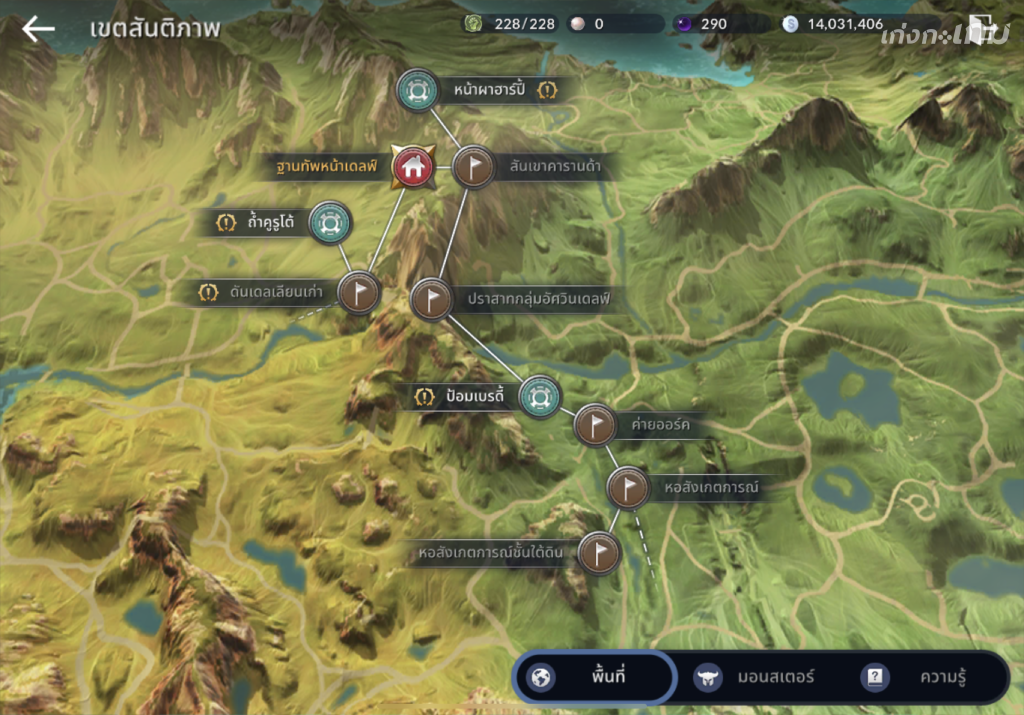Choose the หอสังเกตการณ์ชั้นใต้ดิน flag marker
Viewport: 1024px width, 715px height.
click(599, 552)
